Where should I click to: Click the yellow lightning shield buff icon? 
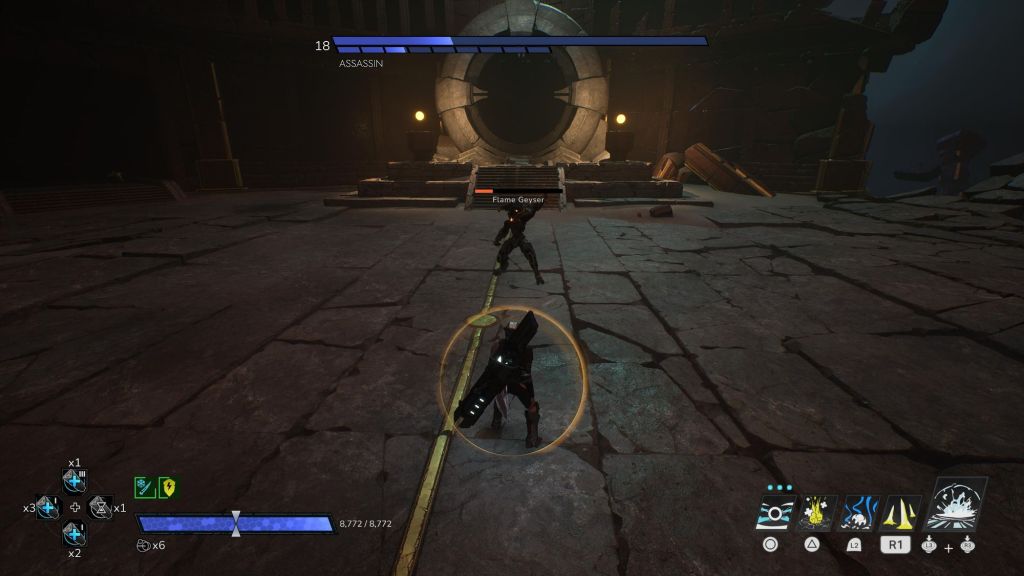[168, 487]
